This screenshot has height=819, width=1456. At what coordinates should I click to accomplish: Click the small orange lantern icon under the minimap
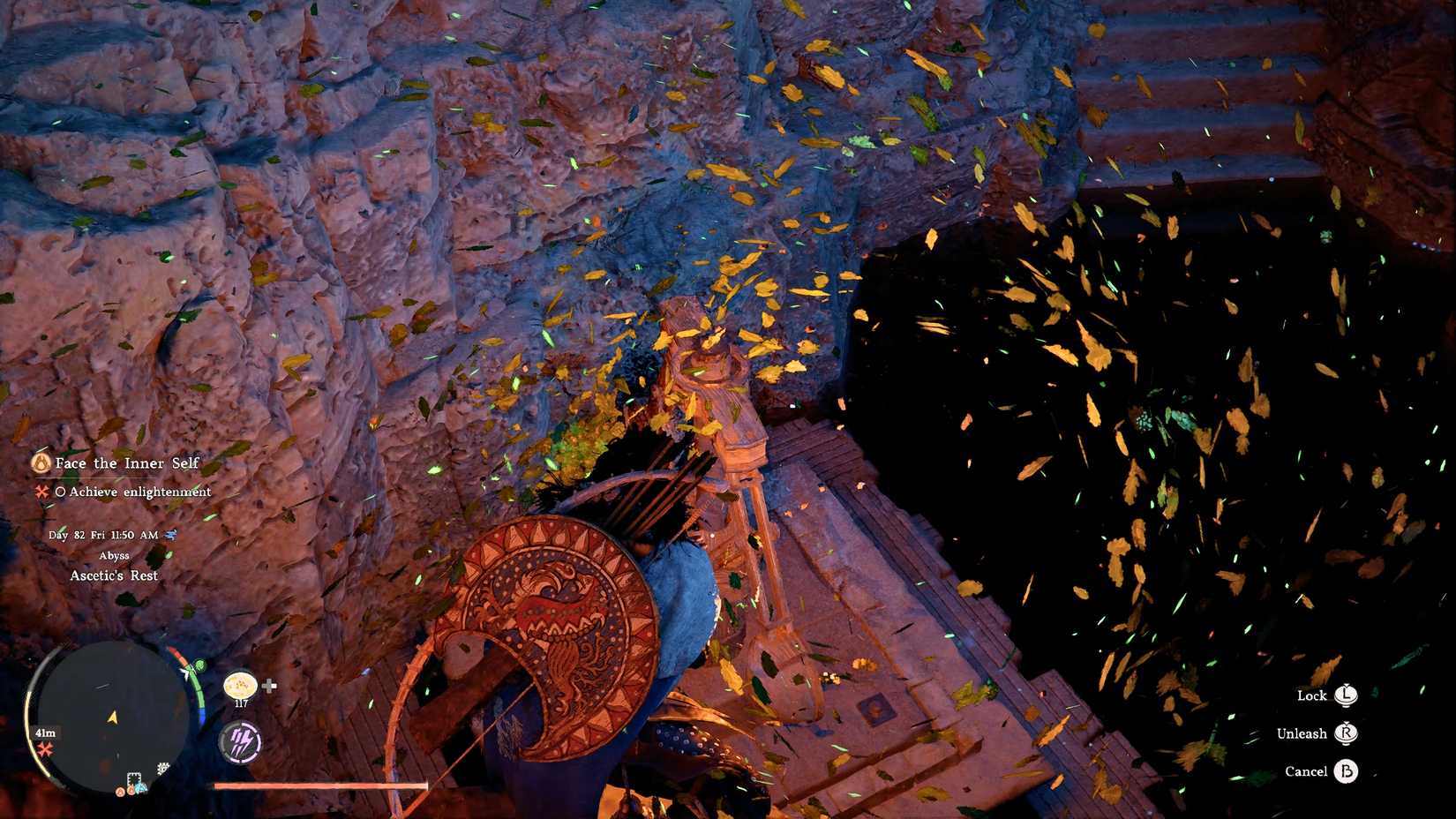[121, 792]
